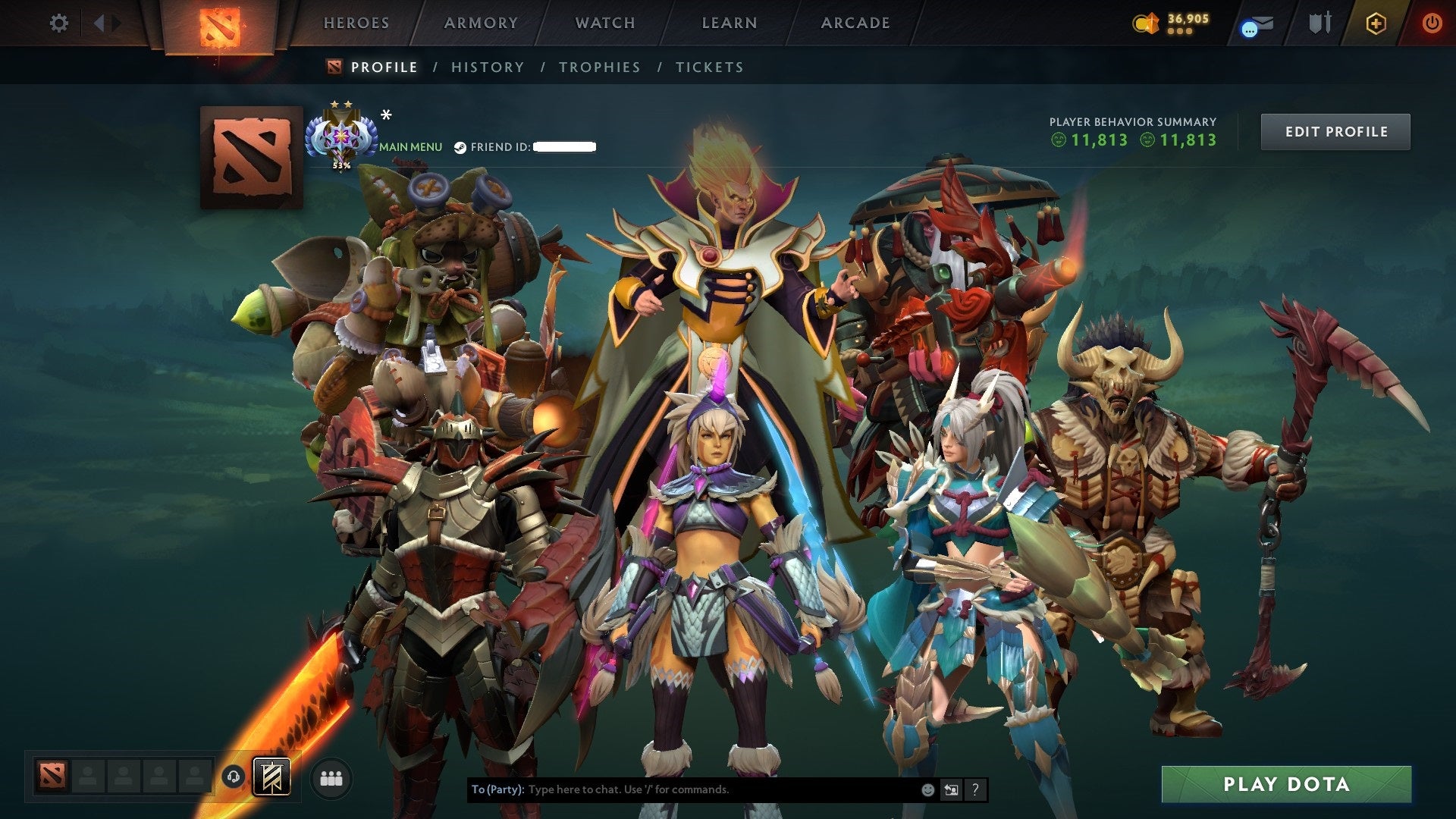Screen dimensions: 1456x819
Task: Open the ARCADE menu
Action: 855,23
